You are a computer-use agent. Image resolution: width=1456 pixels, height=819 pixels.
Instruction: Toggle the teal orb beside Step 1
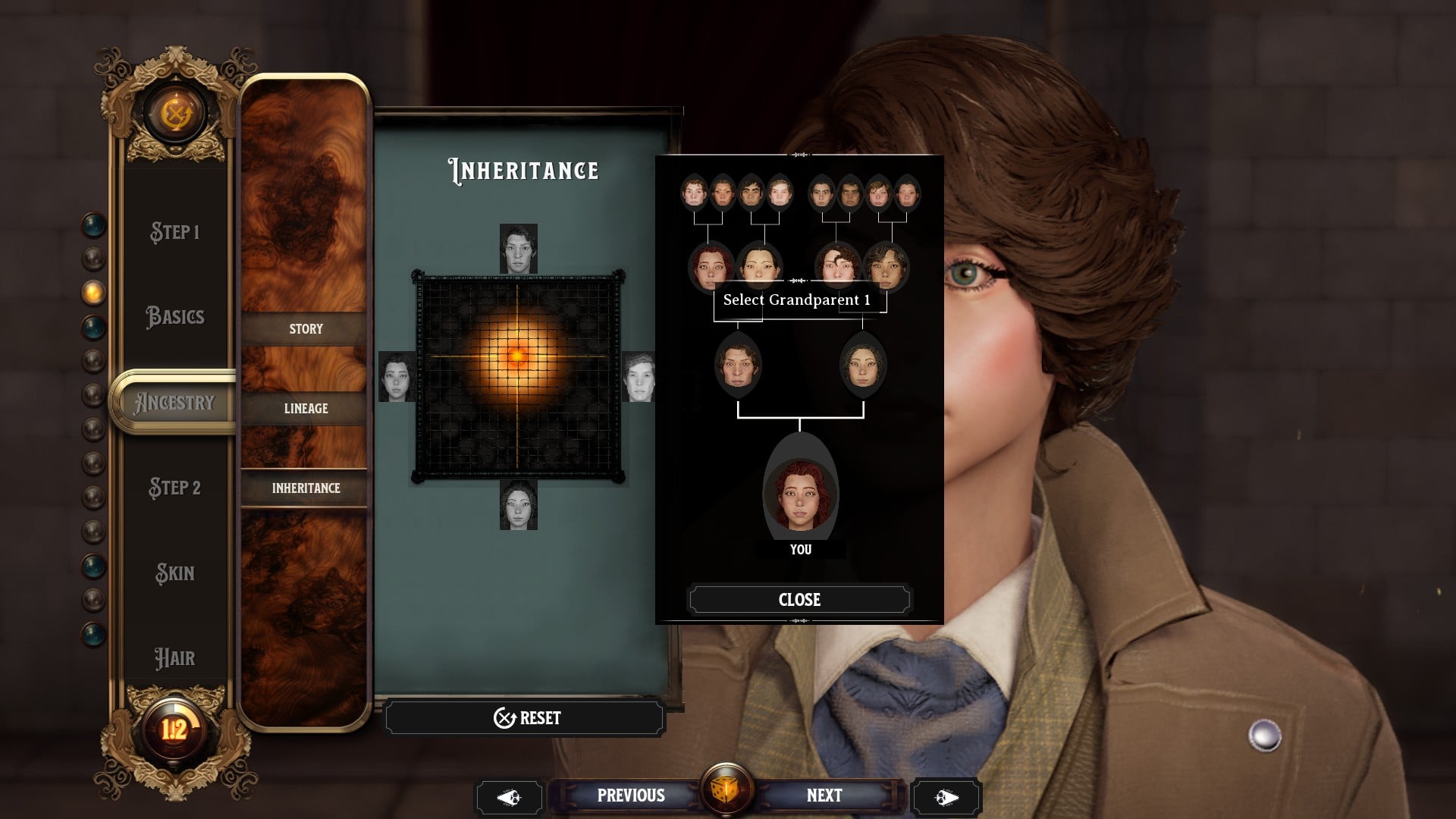click(x=91, y=224)
